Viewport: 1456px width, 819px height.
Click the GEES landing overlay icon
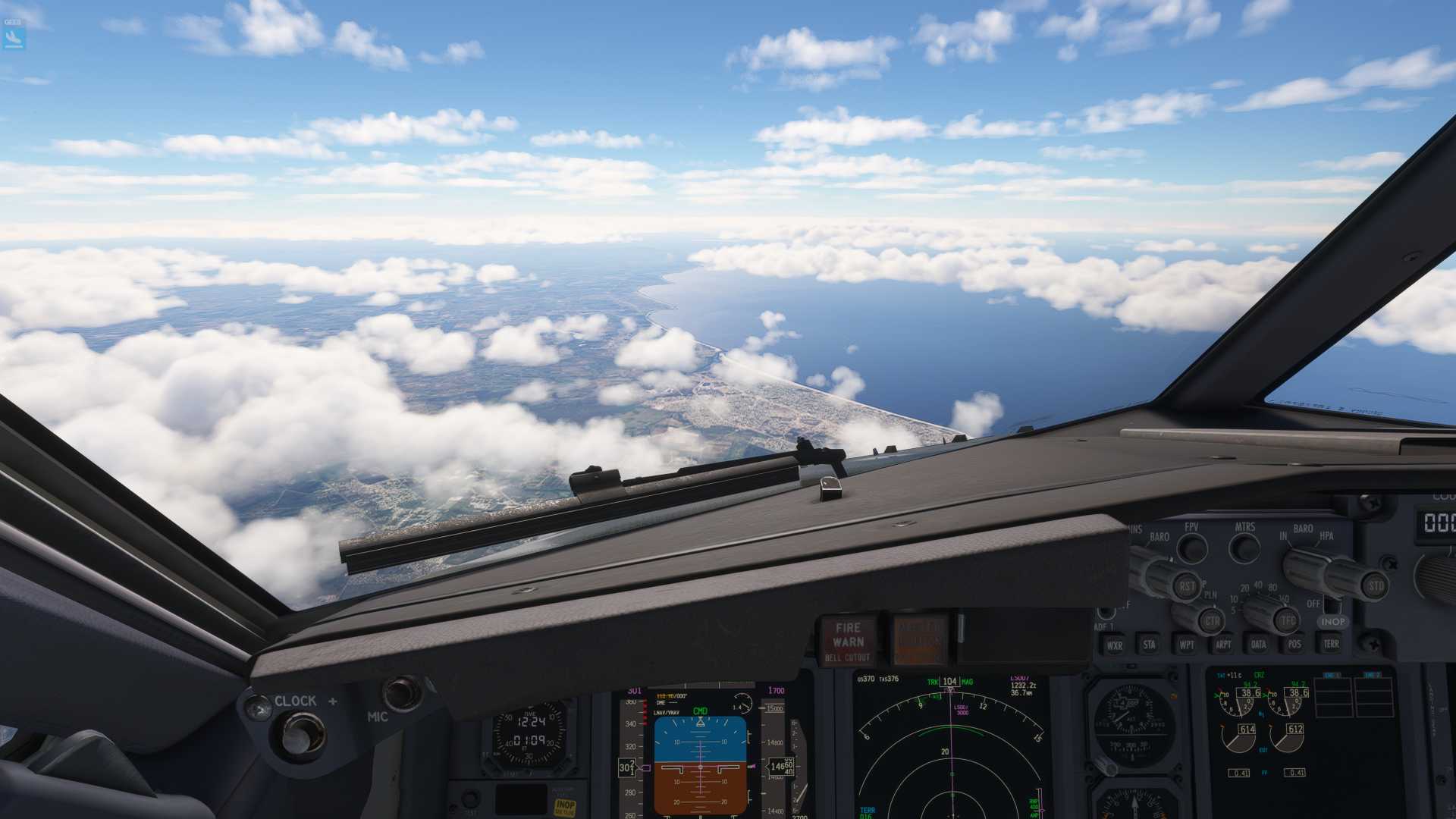click(x=14, y=36)
